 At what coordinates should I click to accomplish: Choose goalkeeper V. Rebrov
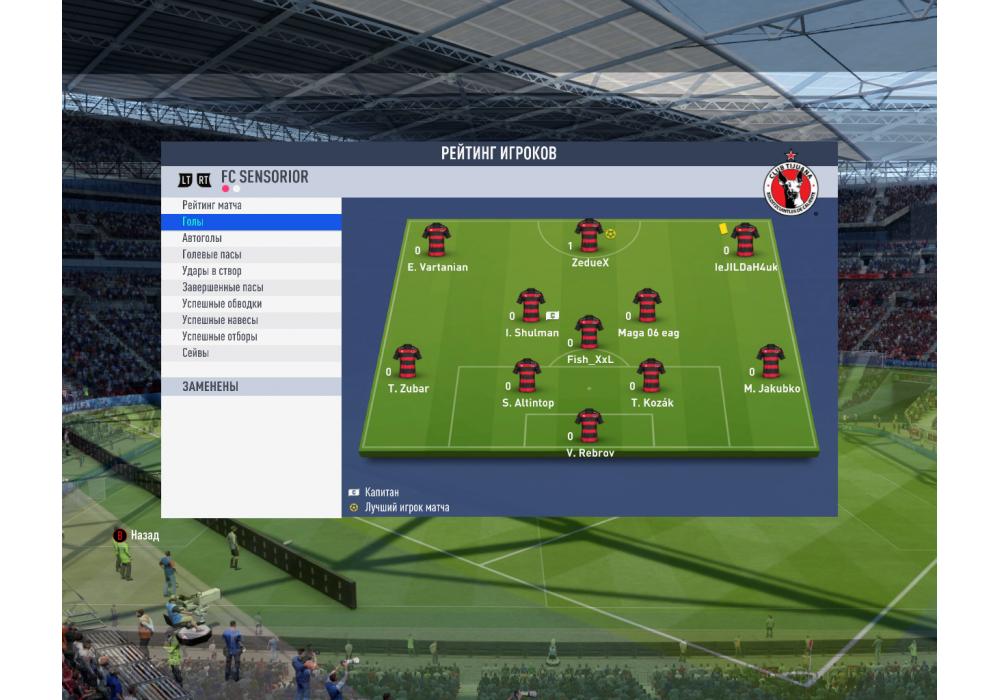(x=588, y=426)
